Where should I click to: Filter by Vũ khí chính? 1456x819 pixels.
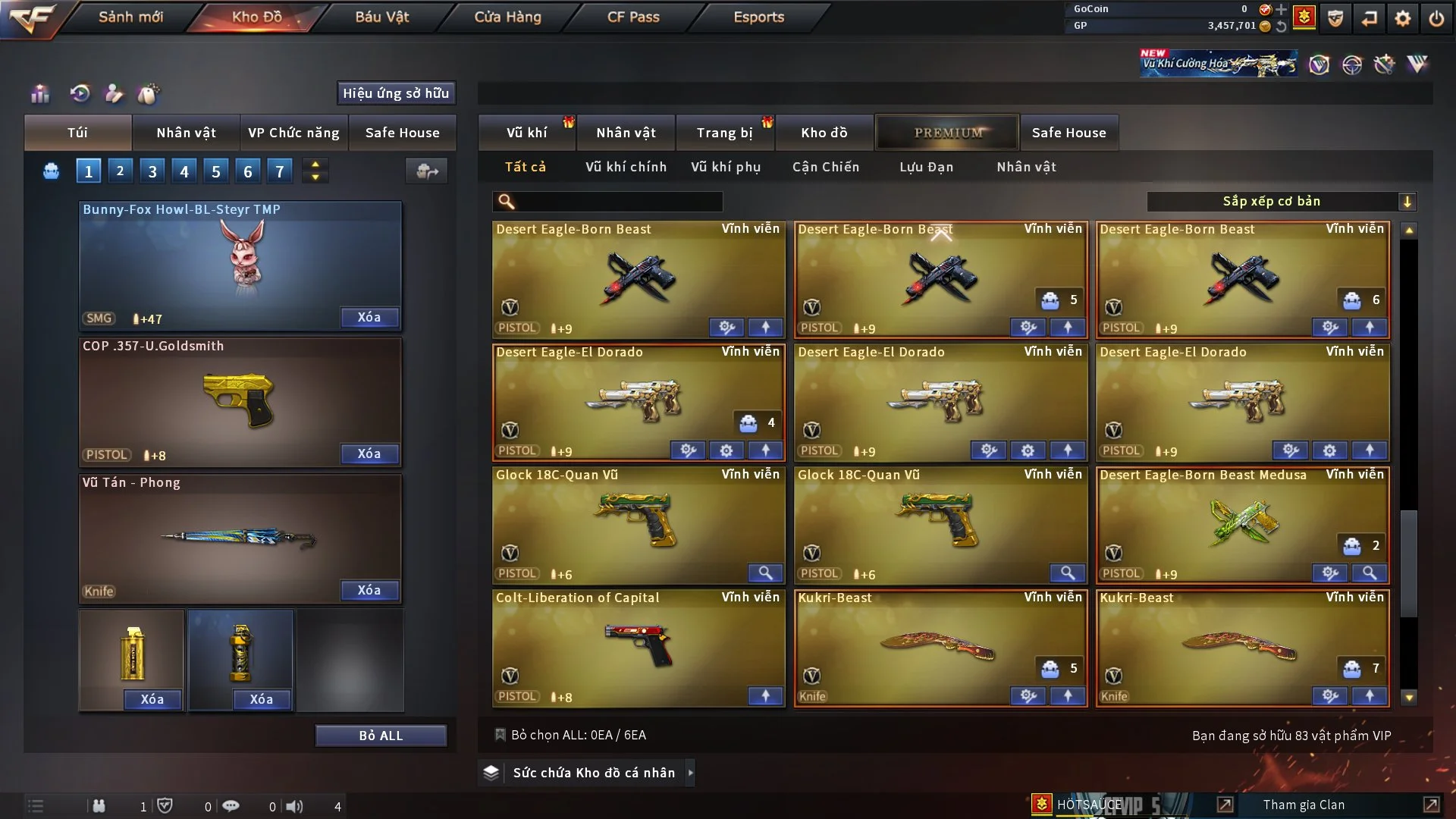click(x=626, y=167)
